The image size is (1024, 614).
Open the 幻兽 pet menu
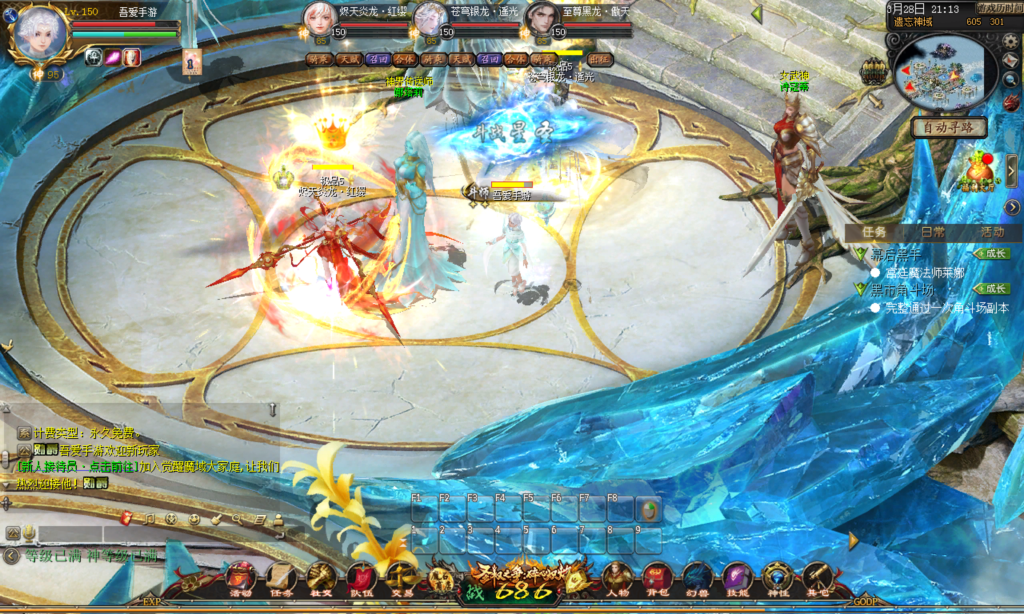(x=697, y=579)
